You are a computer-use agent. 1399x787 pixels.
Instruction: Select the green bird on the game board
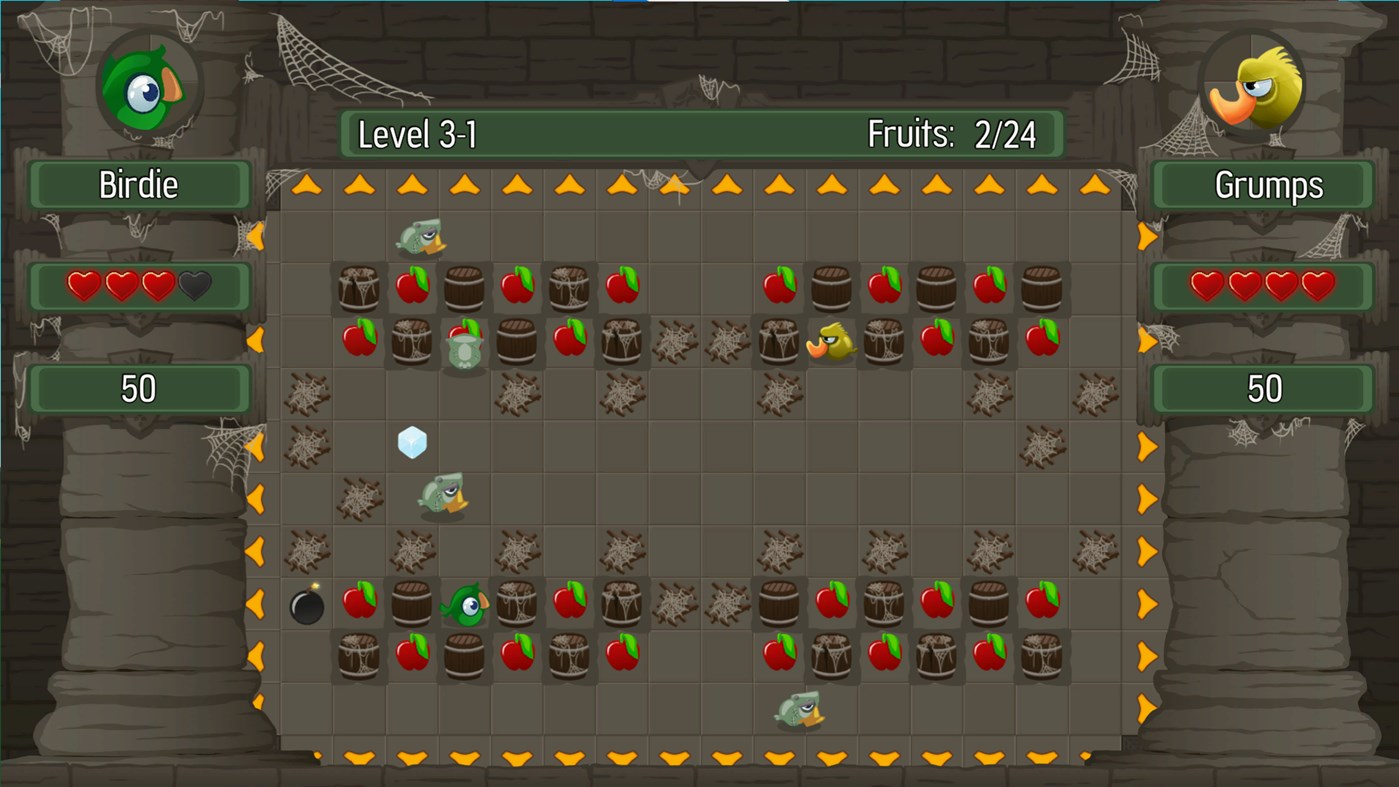coord(466,602)
